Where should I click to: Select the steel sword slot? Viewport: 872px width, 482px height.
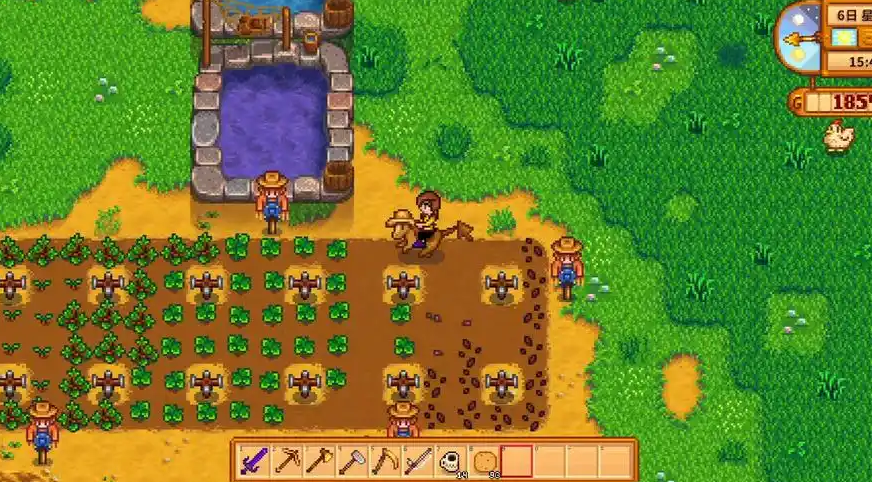click(419, 462)
